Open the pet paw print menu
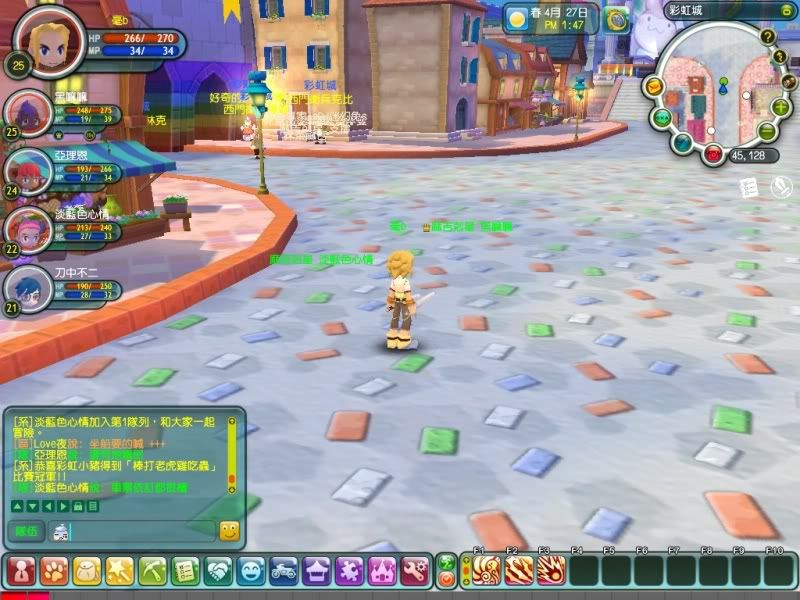 (54, 571)
